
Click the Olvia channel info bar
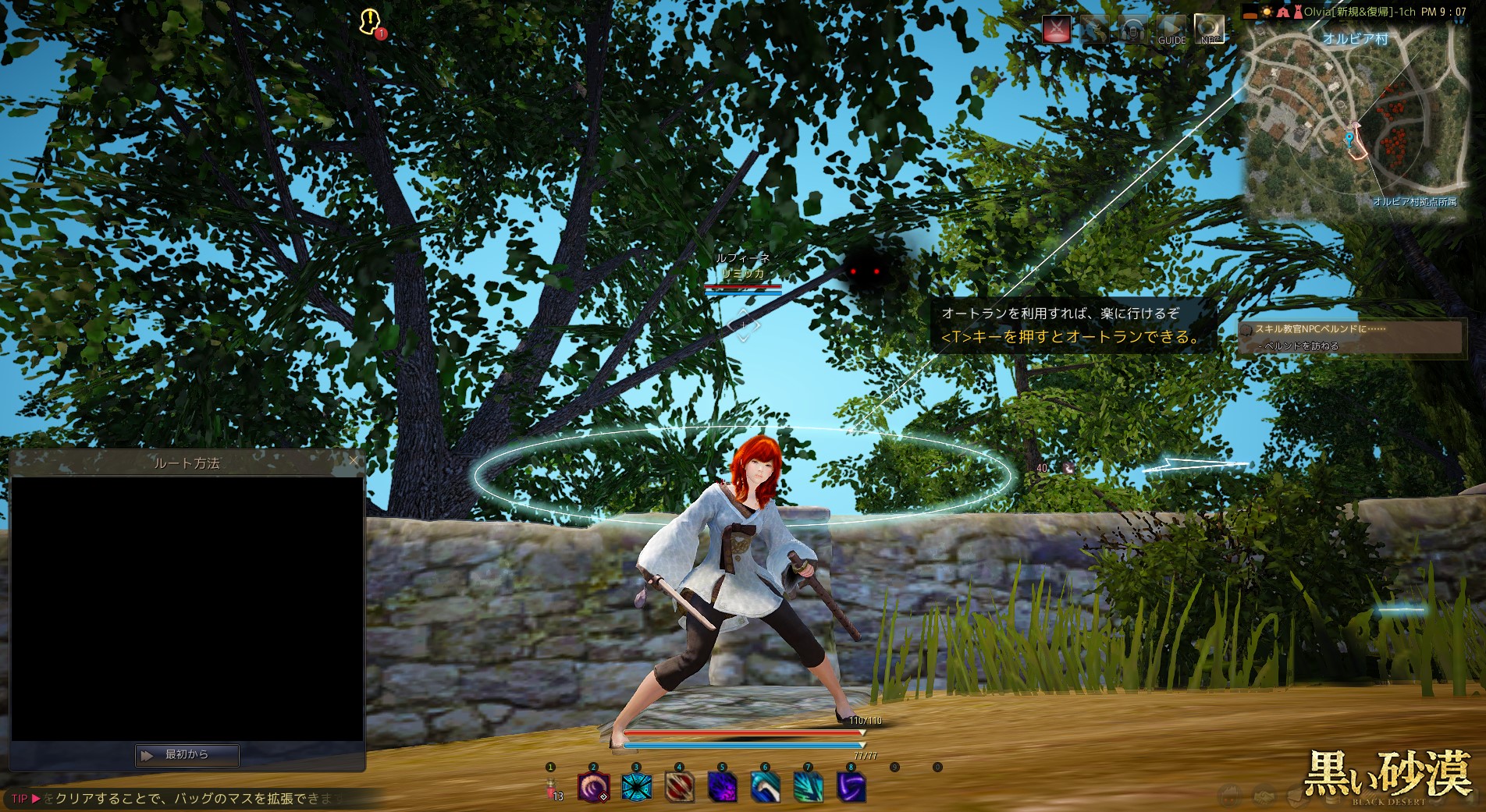[x=1358, y=12]
